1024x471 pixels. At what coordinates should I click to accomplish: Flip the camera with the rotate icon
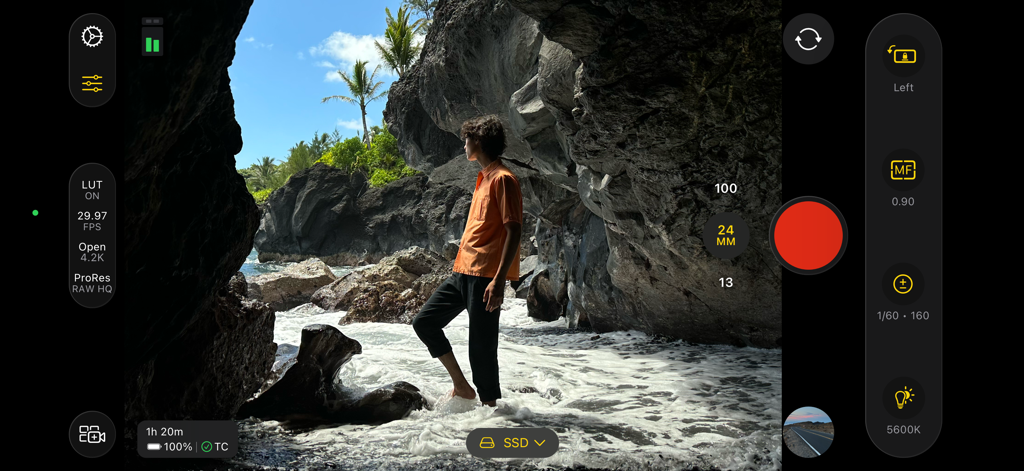pyautogui.click(x=808, y=39)
